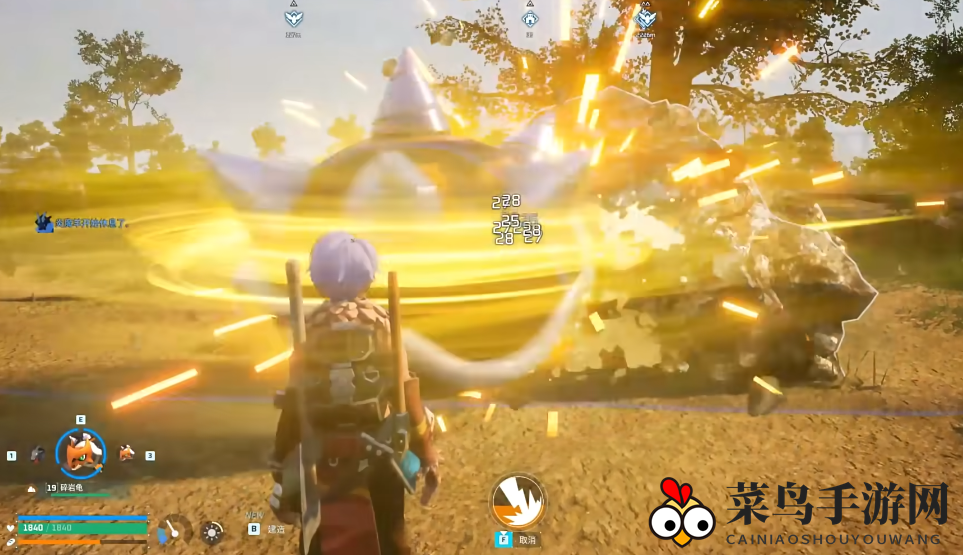This screenshot has width=963, height=555.
Task: Click the temperature gauge dial
Action: [173, 529]
